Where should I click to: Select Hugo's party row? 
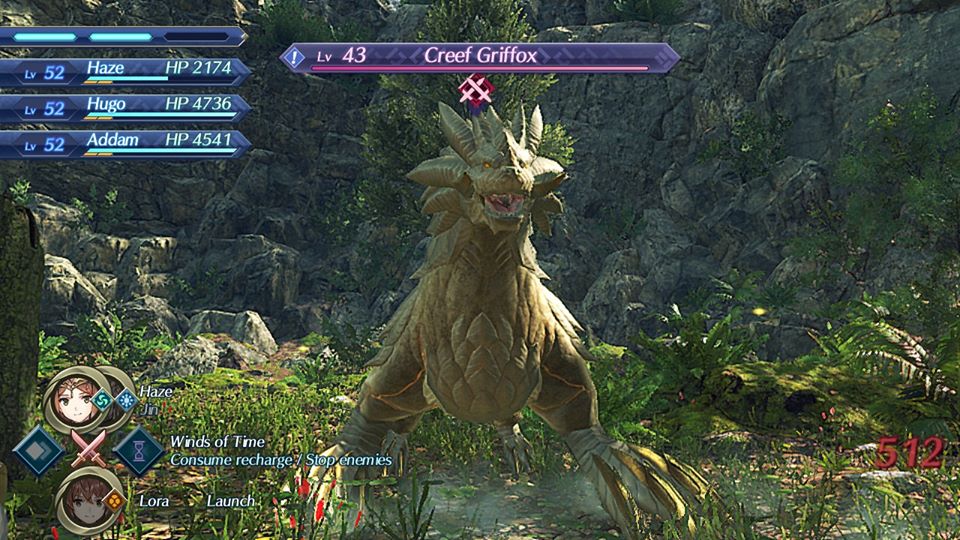[125, 108]
